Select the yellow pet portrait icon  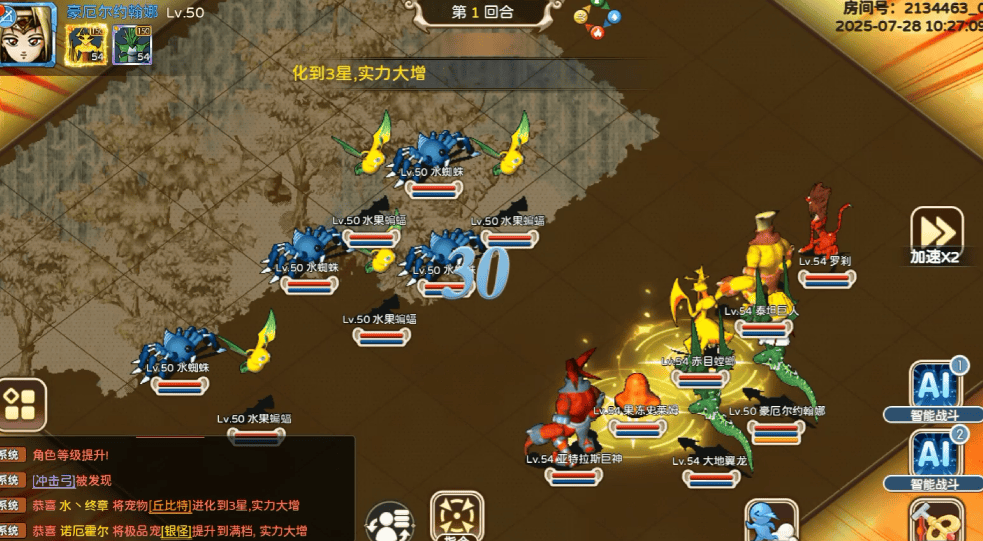click(x=86, y=43)
